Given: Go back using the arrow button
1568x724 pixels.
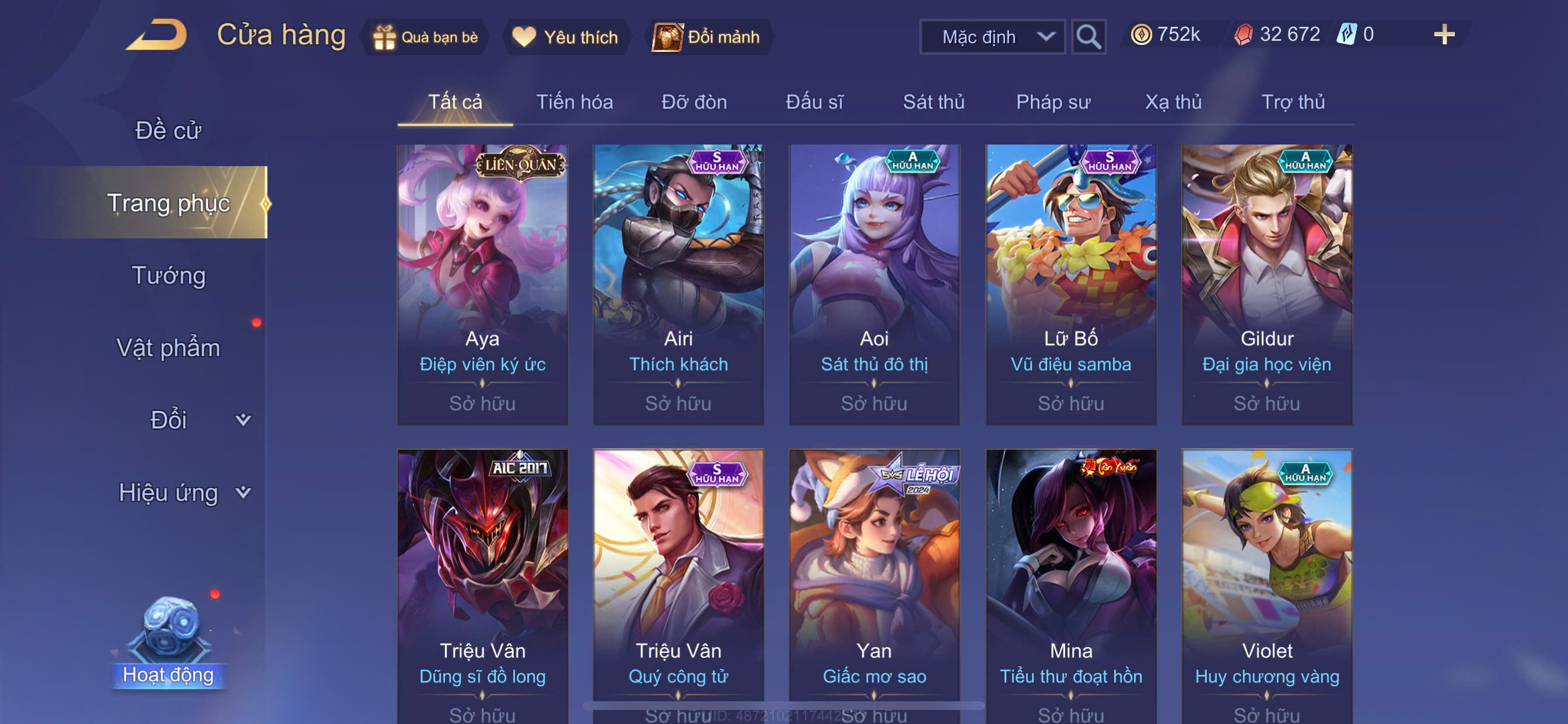Looking at the screenshot, I should click(x=157, y=34).
